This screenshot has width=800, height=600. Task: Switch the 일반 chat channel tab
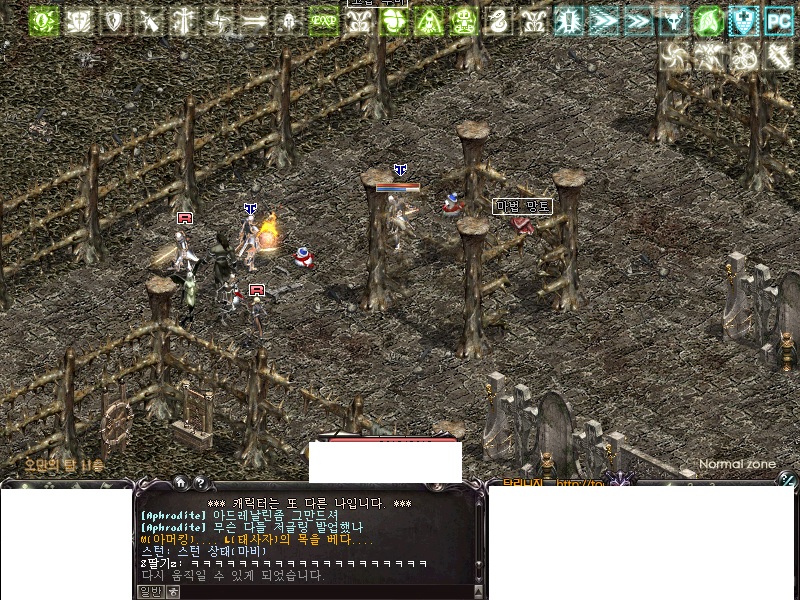[149, 592]
